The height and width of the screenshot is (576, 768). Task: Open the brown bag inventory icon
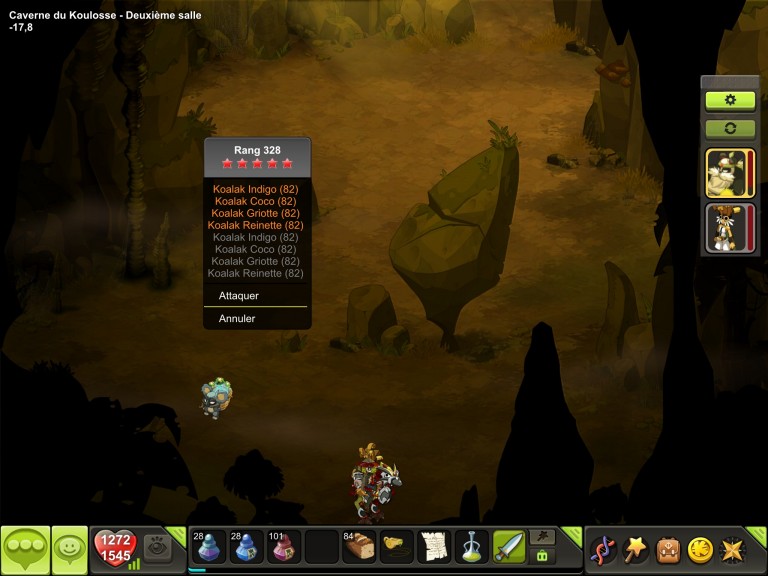tap(668, 549)
